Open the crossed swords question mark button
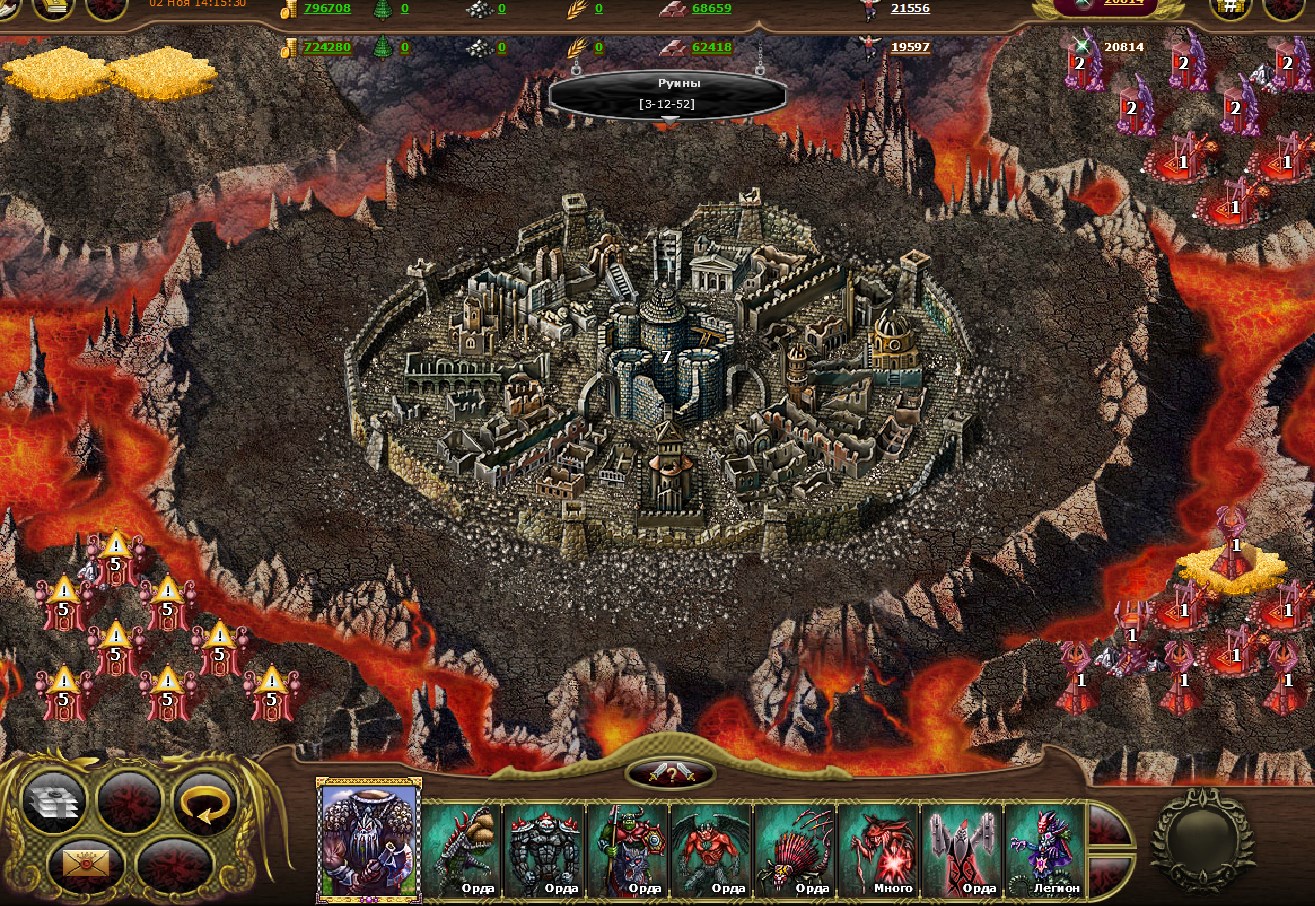This screenshot has height=906, width=1315. coord(670,773)
